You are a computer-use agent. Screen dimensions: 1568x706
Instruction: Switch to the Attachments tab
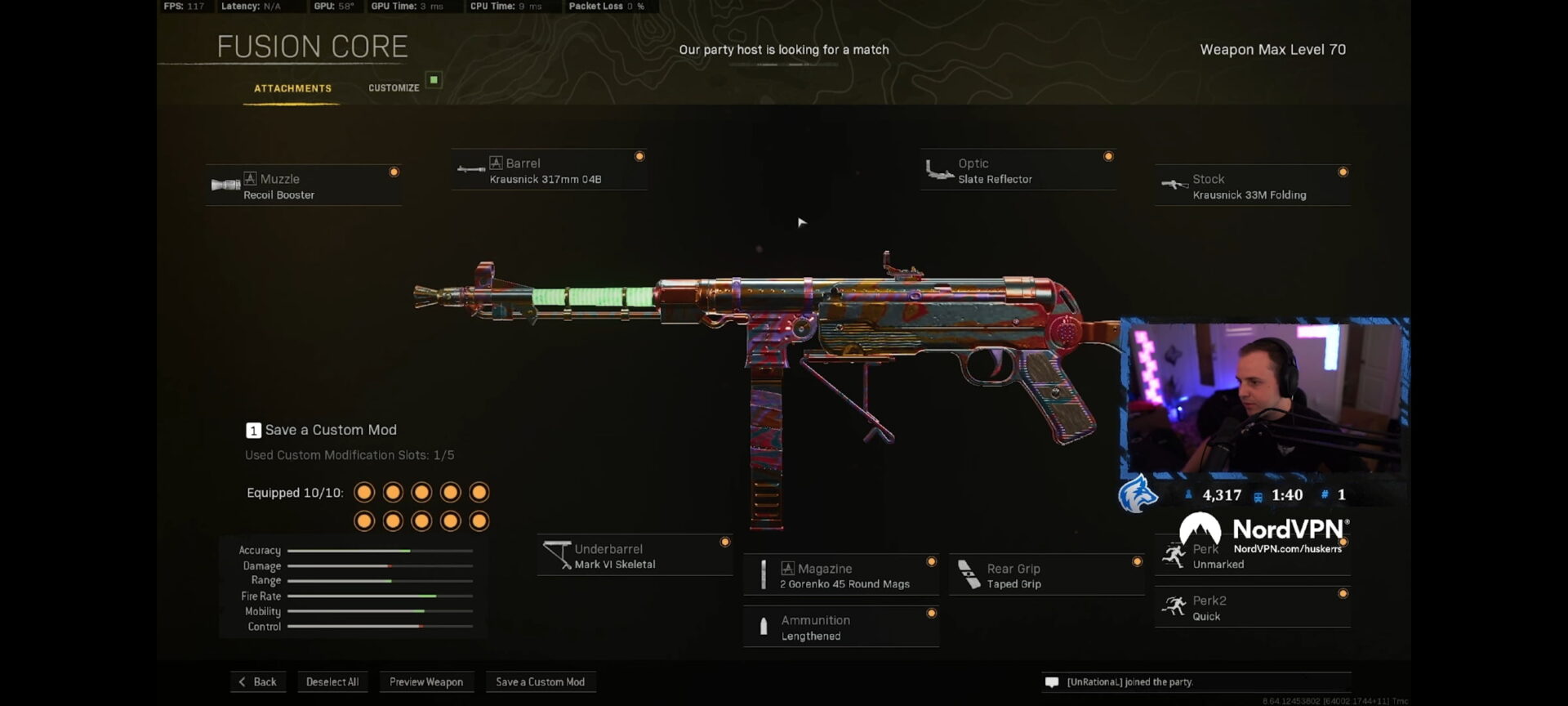(292, 88)
